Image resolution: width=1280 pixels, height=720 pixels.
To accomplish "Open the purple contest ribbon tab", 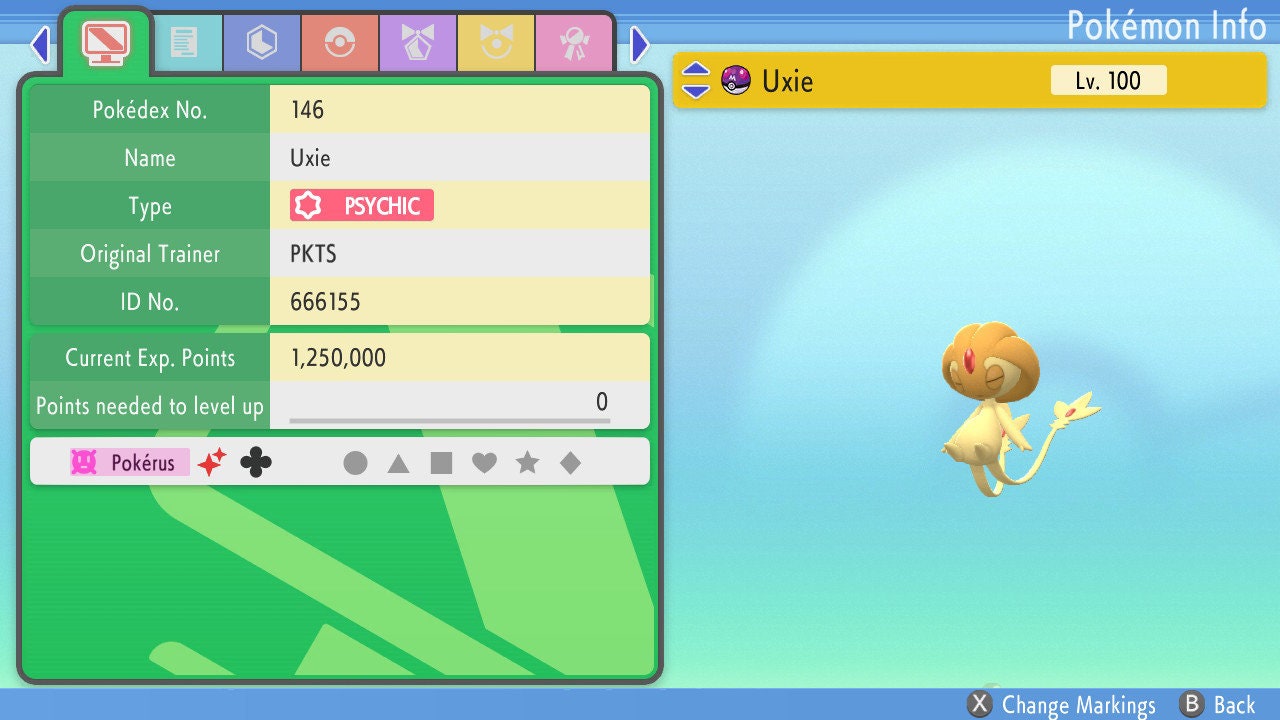I will coord(417,42).
